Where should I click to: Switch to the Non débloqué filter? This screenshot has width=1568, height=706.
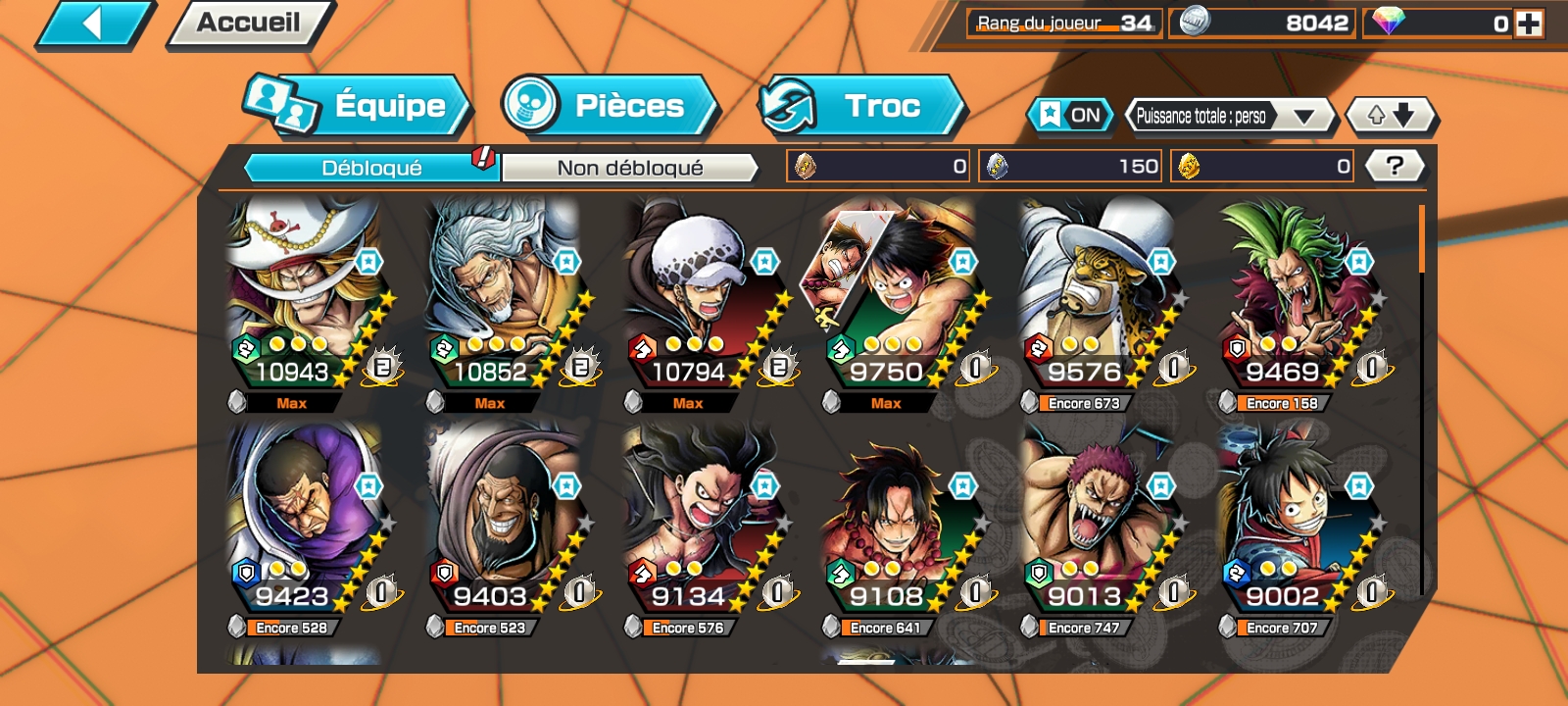point(630,169)
